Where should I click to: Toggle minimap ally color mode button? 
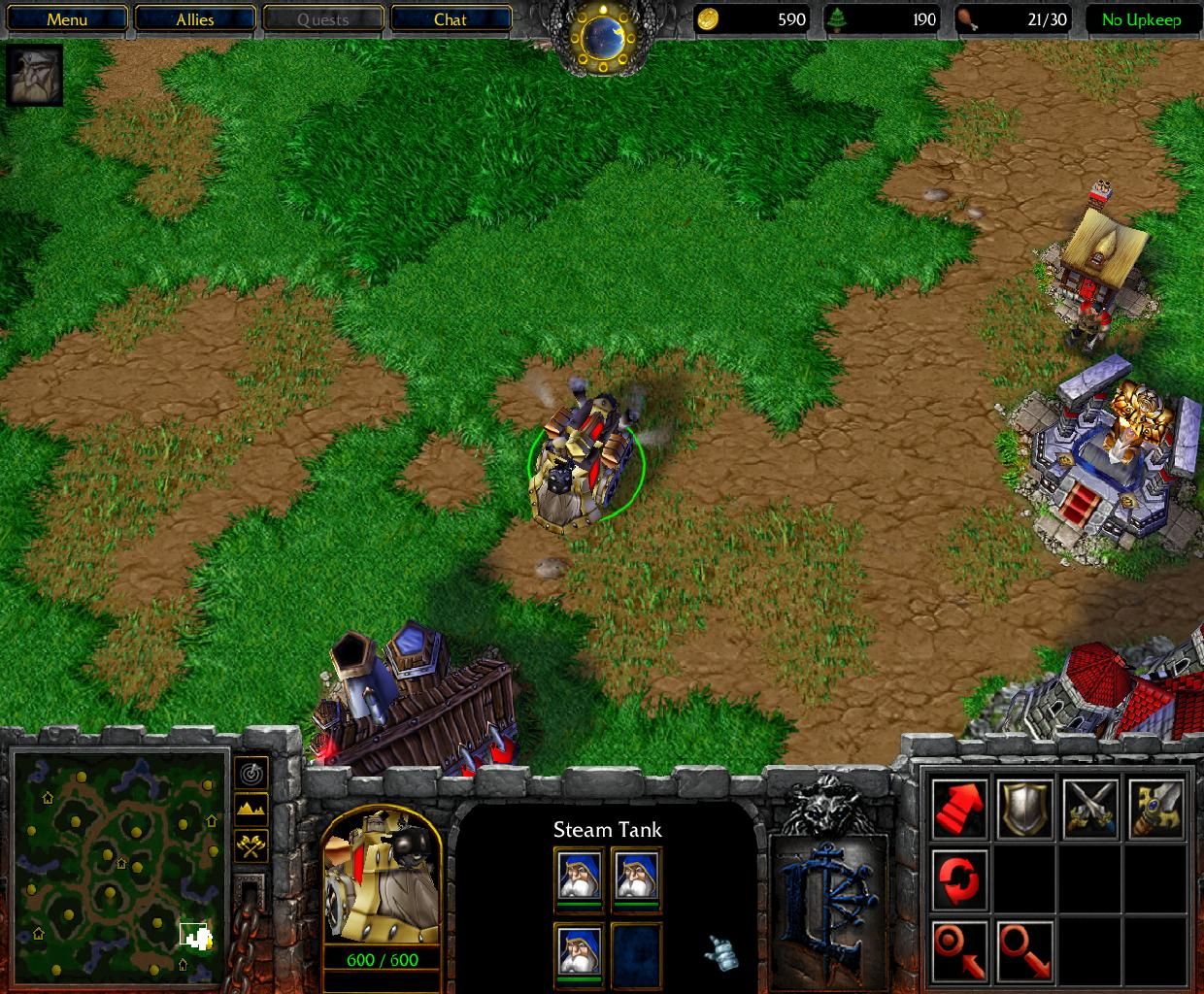click(251, 845)
